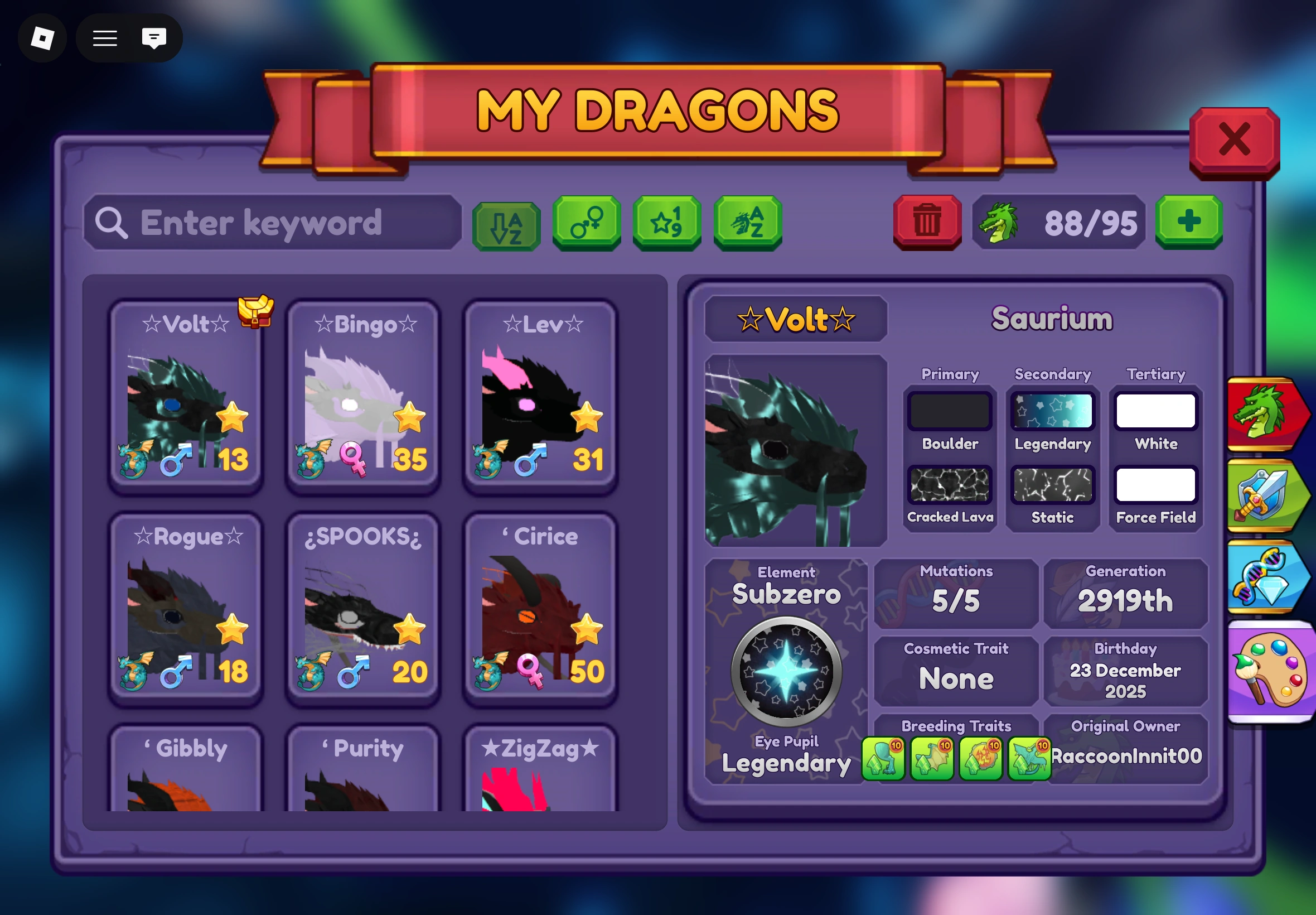Select the first green breeding trait icon
Viewport: 1316px width, 915px height.
884,758
